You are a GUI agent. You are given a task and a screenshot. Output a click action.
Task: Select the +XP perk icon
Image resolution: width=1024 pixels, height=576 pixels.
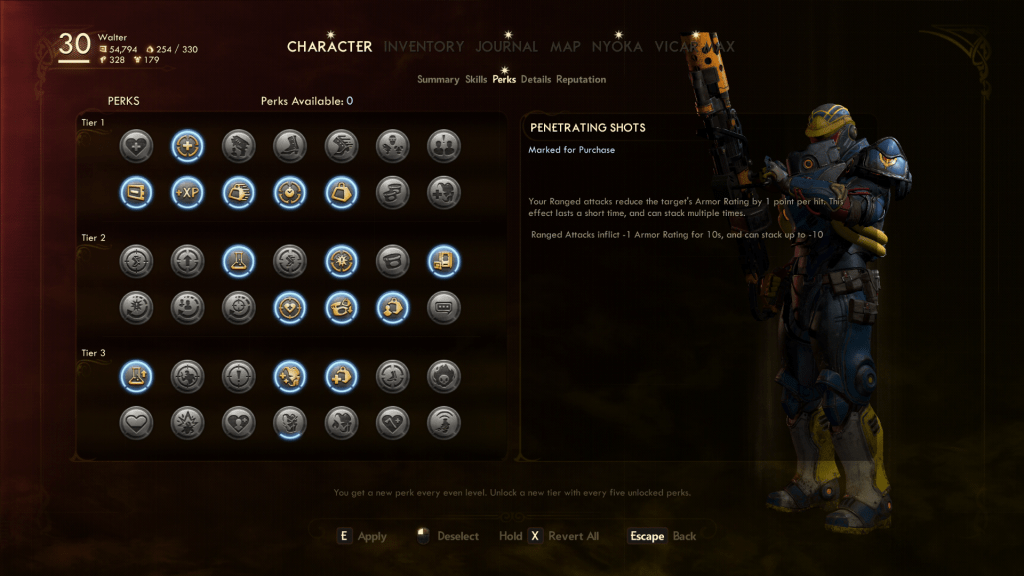pos(186,190)
